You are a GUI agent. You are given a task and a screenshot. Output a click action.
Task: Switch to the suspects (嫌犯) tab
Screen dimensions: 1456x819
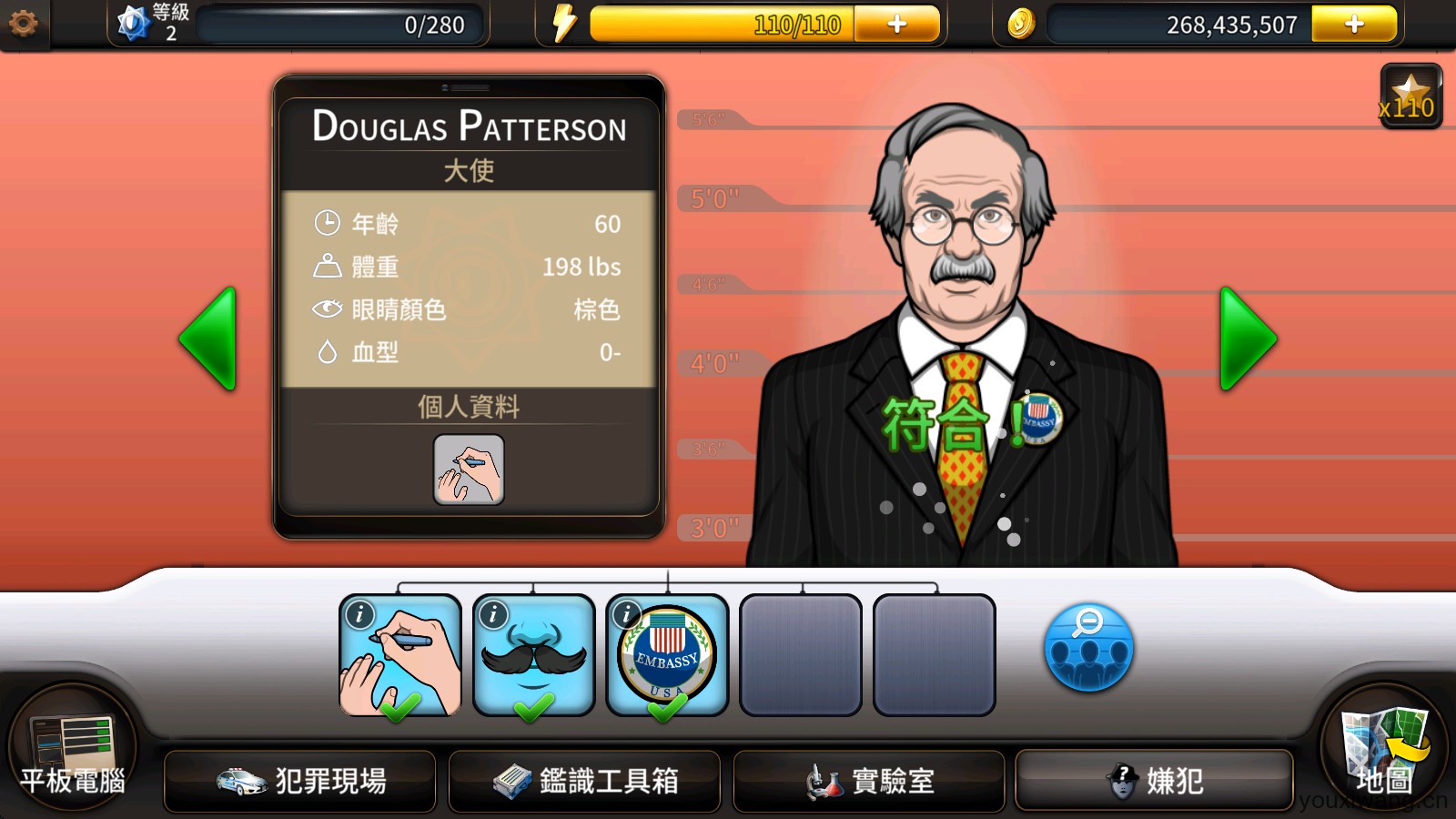pos(1154,781)
